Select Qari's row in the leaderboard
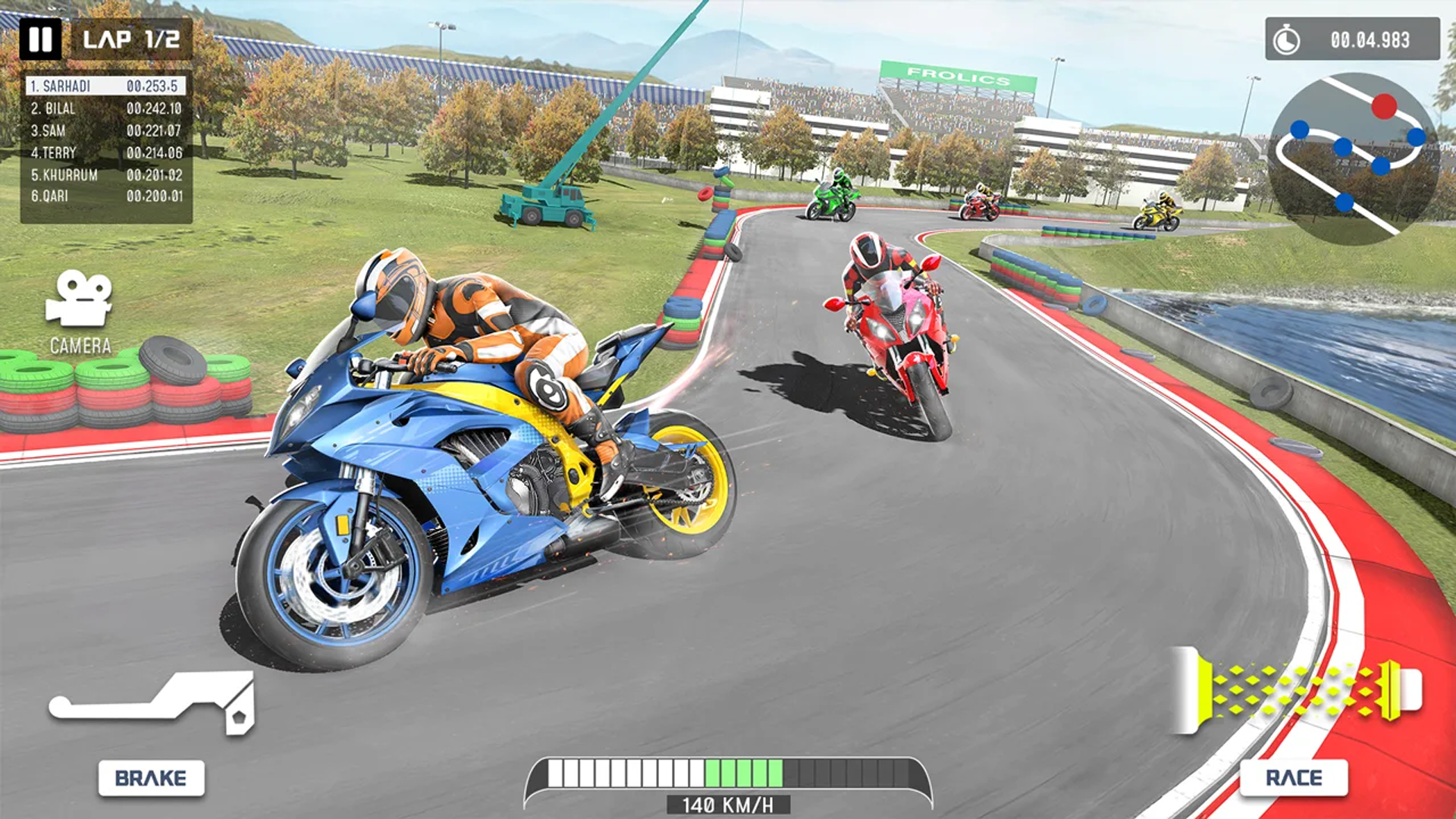This screenshot has width=1456, height=819. (x=106, y=196)
